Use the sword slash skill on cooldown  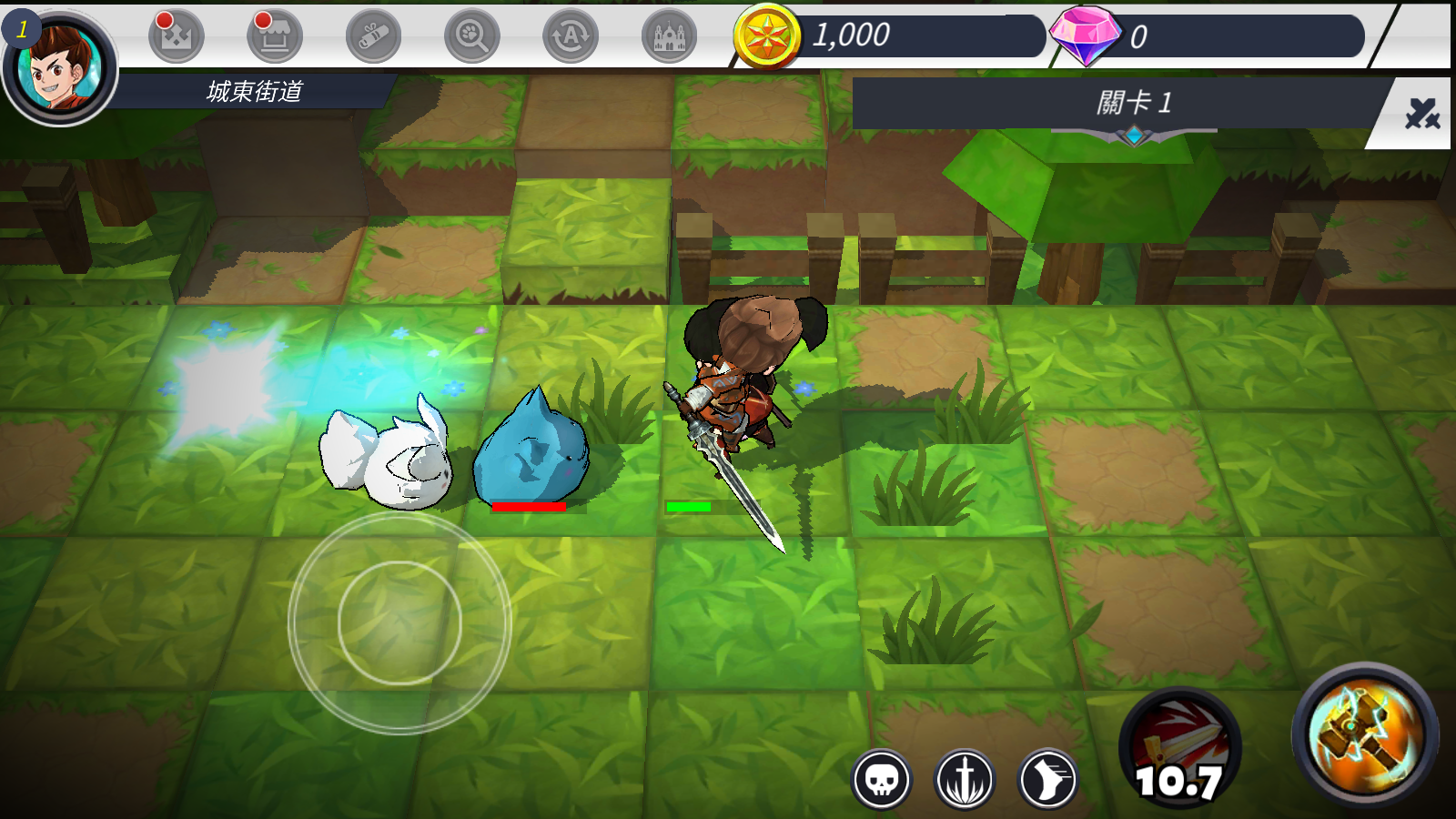point(1179,750)
